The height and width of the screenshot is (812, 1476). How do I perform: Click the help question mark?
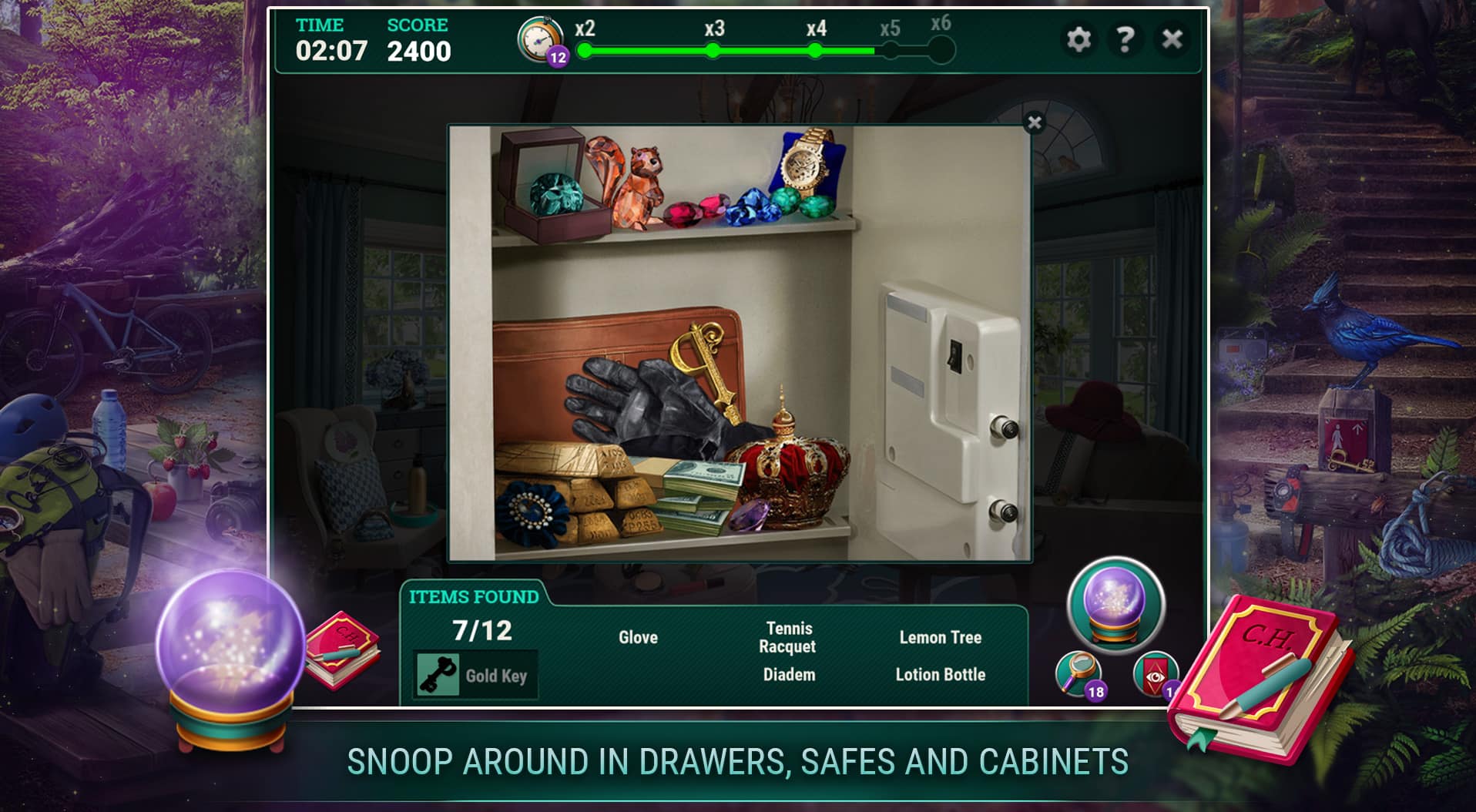[x=1127, y=38]
